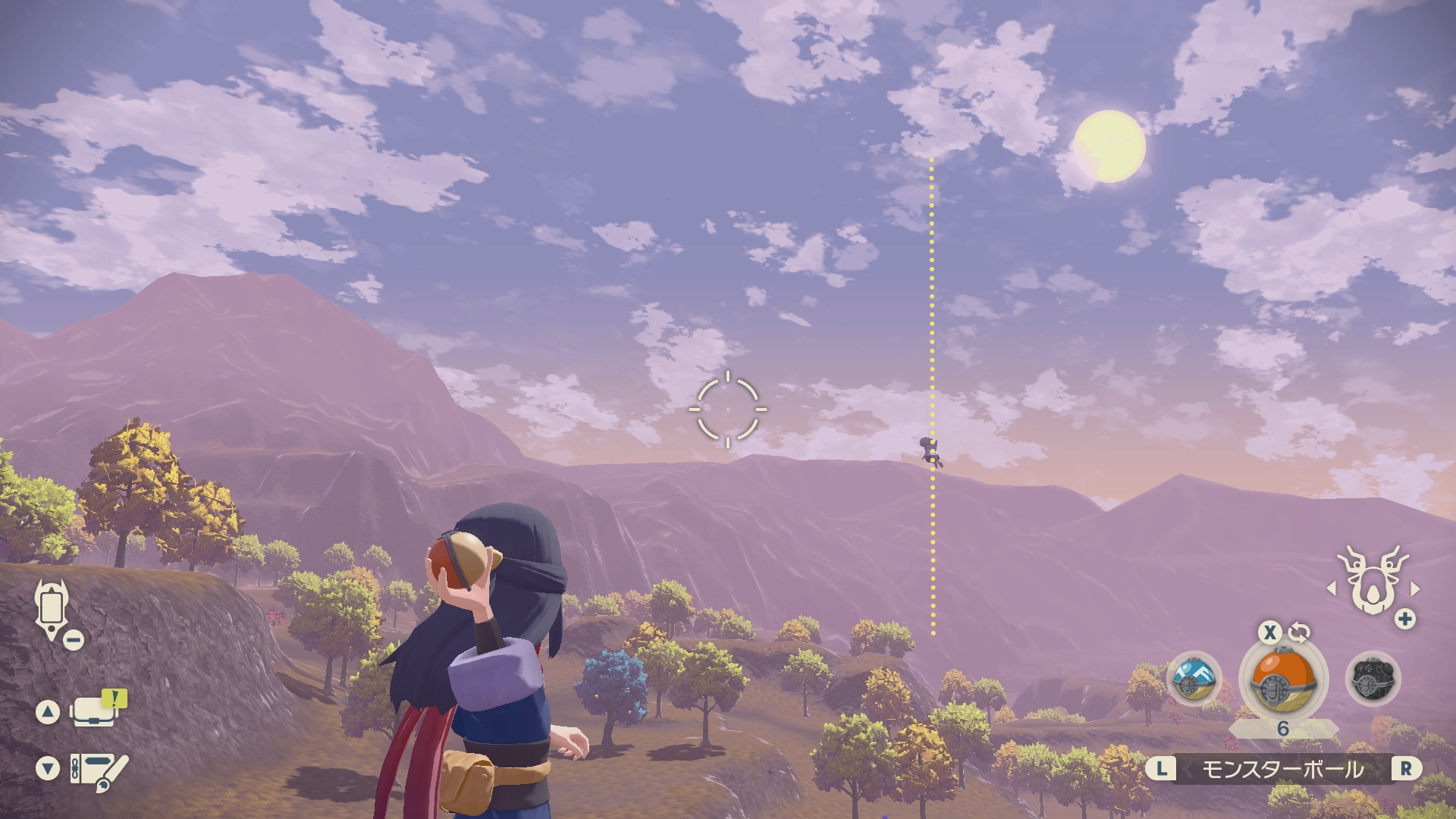Cycle to the previous ride with the left arrow
The image size is (1456, 819).
point(1331,588)
